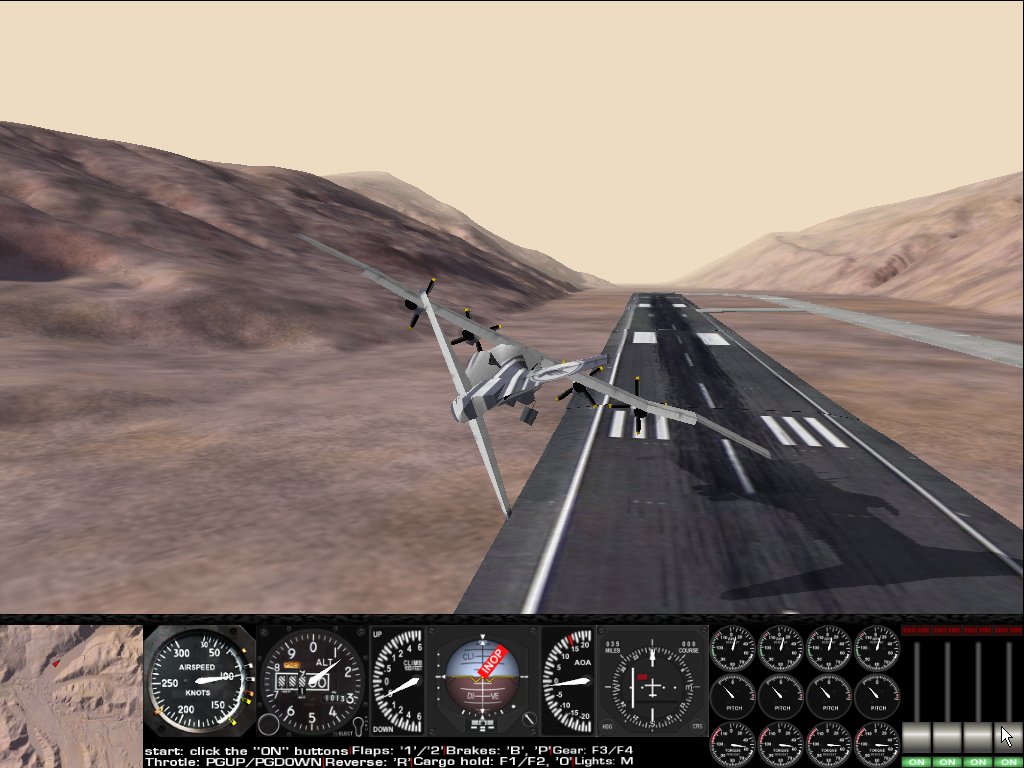
Task: Toggle engine 4 green ON button
Action: 1007,762
